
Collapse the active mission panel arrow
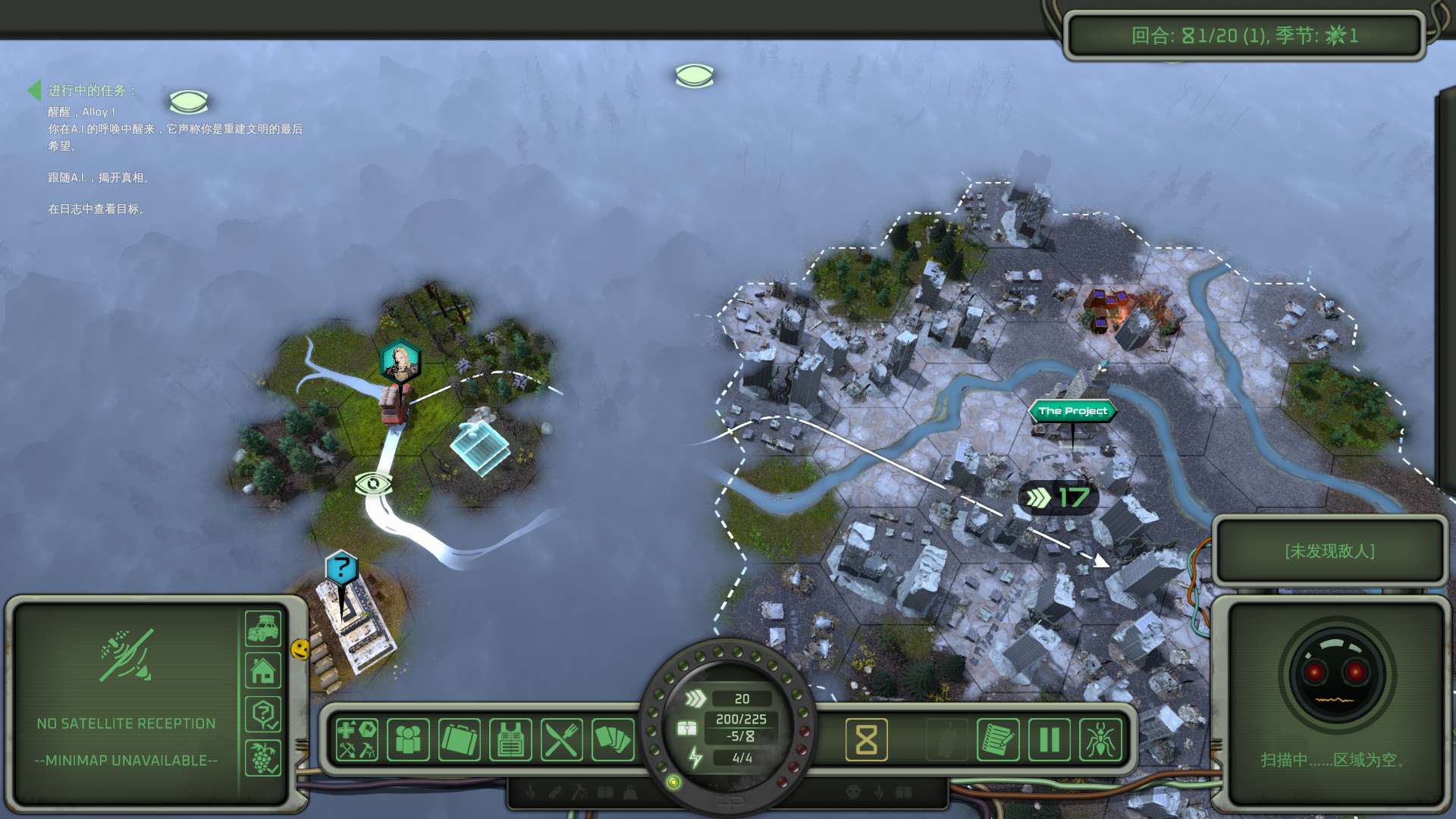point(34,90)
